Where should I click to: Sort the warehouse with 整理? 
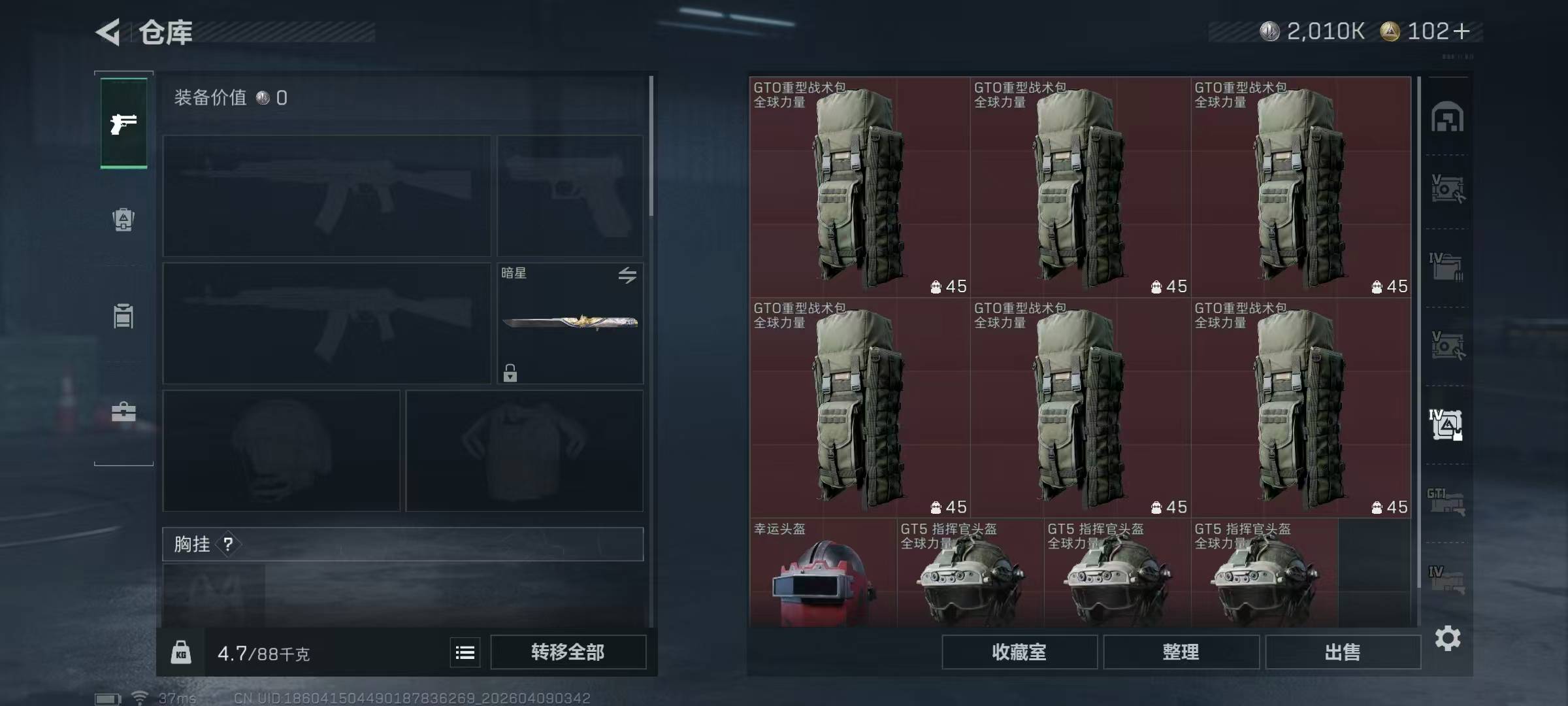[1181, 652]
